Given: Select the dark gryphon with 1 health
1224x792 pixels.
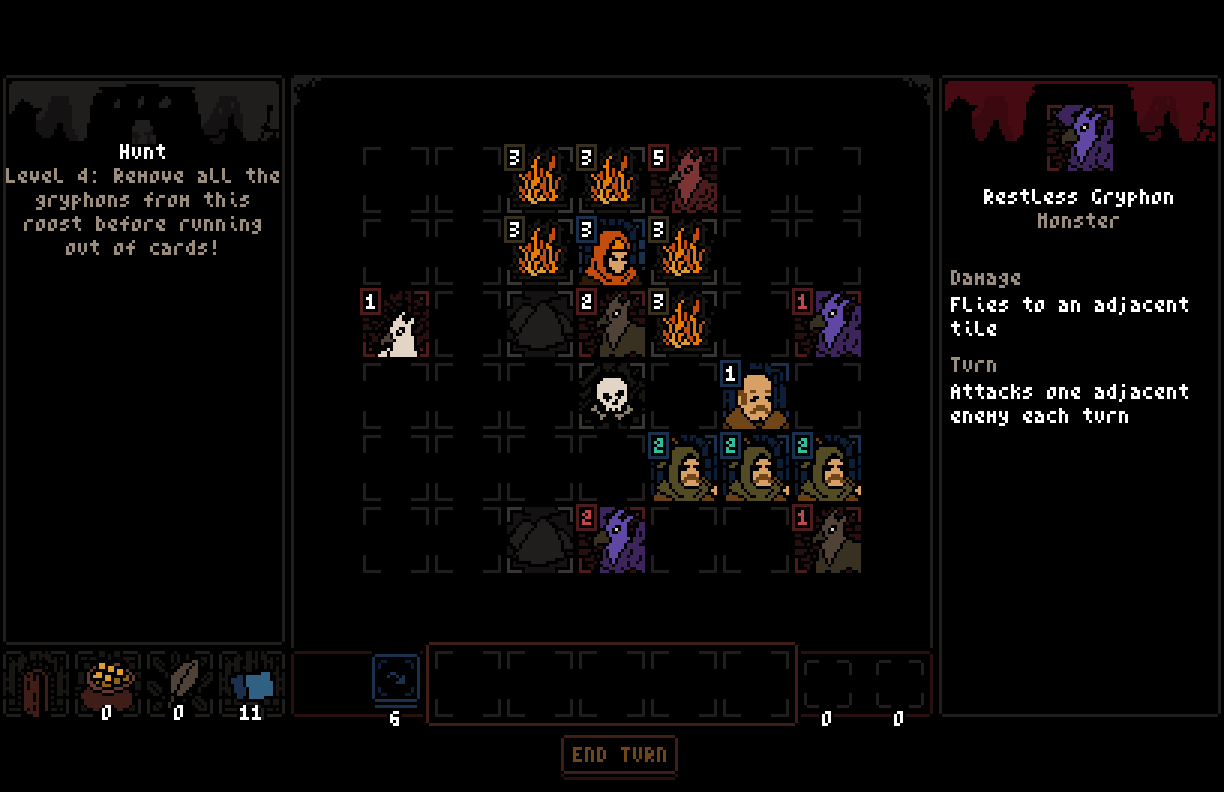Looking at the screenshot, I should coord(829,541).
